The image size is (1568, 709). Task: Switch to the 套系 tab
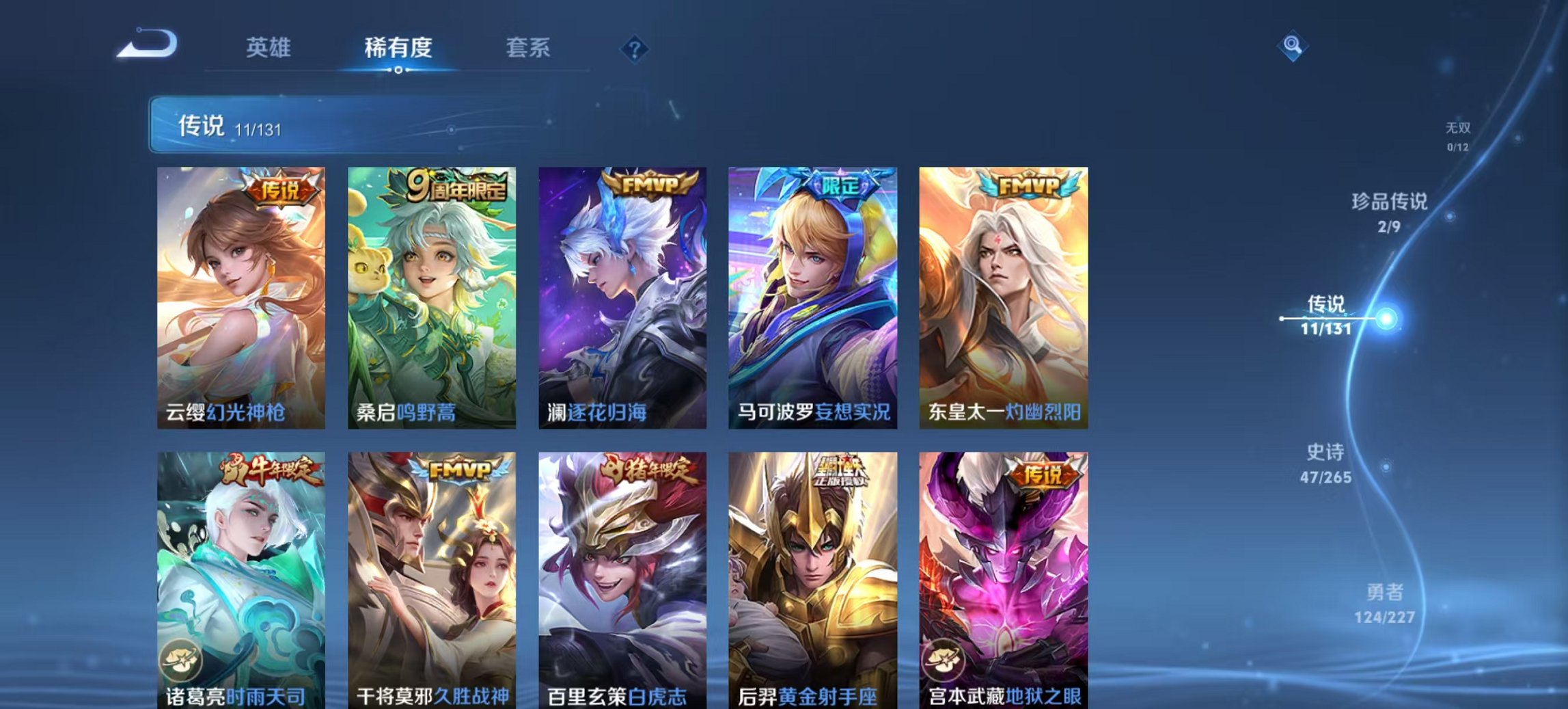tap(528, 49)
